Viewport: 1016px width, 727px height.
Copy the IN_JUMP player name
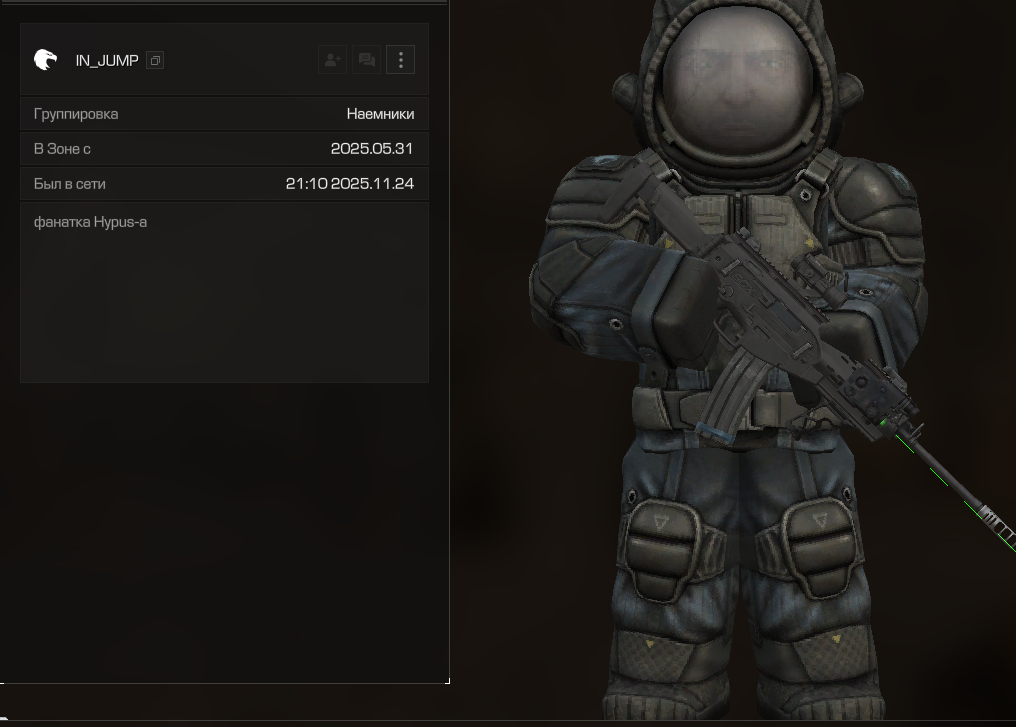pos(155,61)
